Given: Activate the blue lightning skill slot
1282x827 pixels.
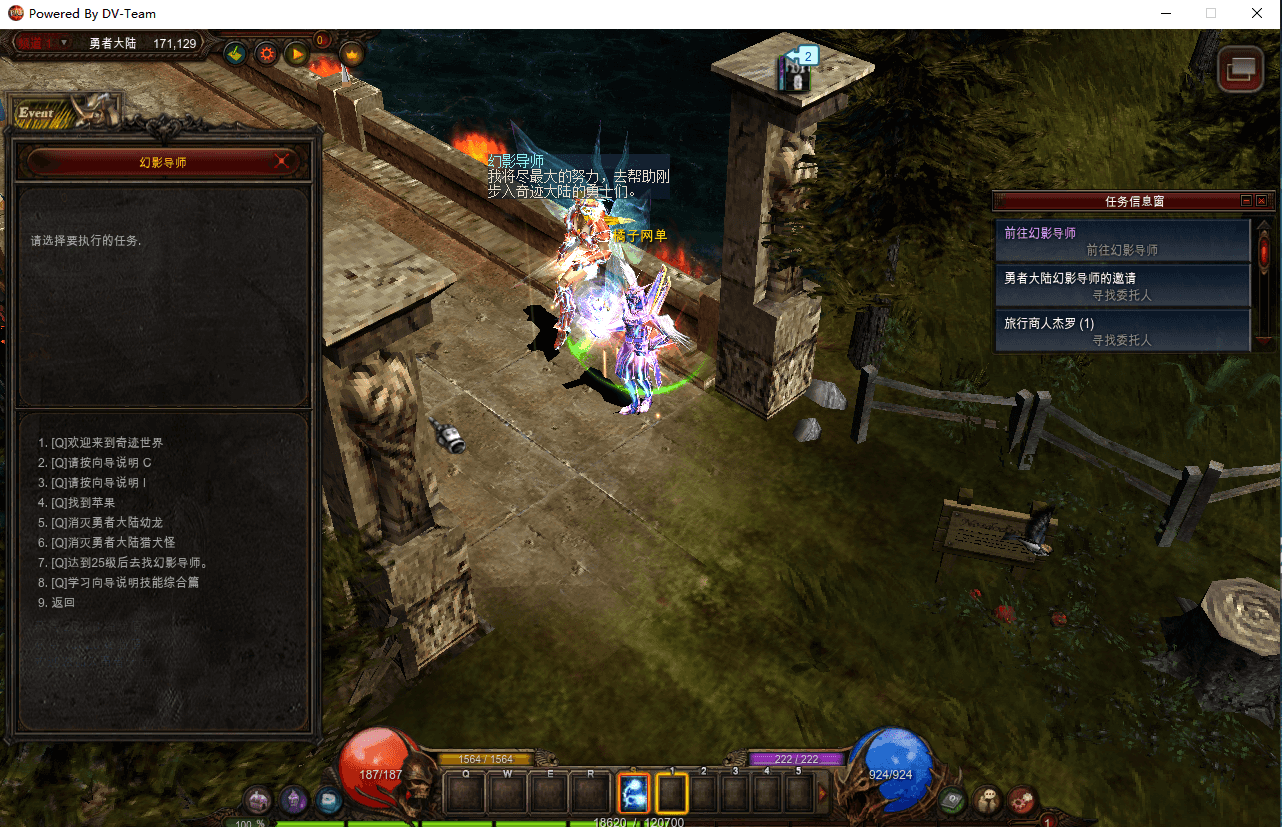Looking at the screenshot, I should point(634,794).
